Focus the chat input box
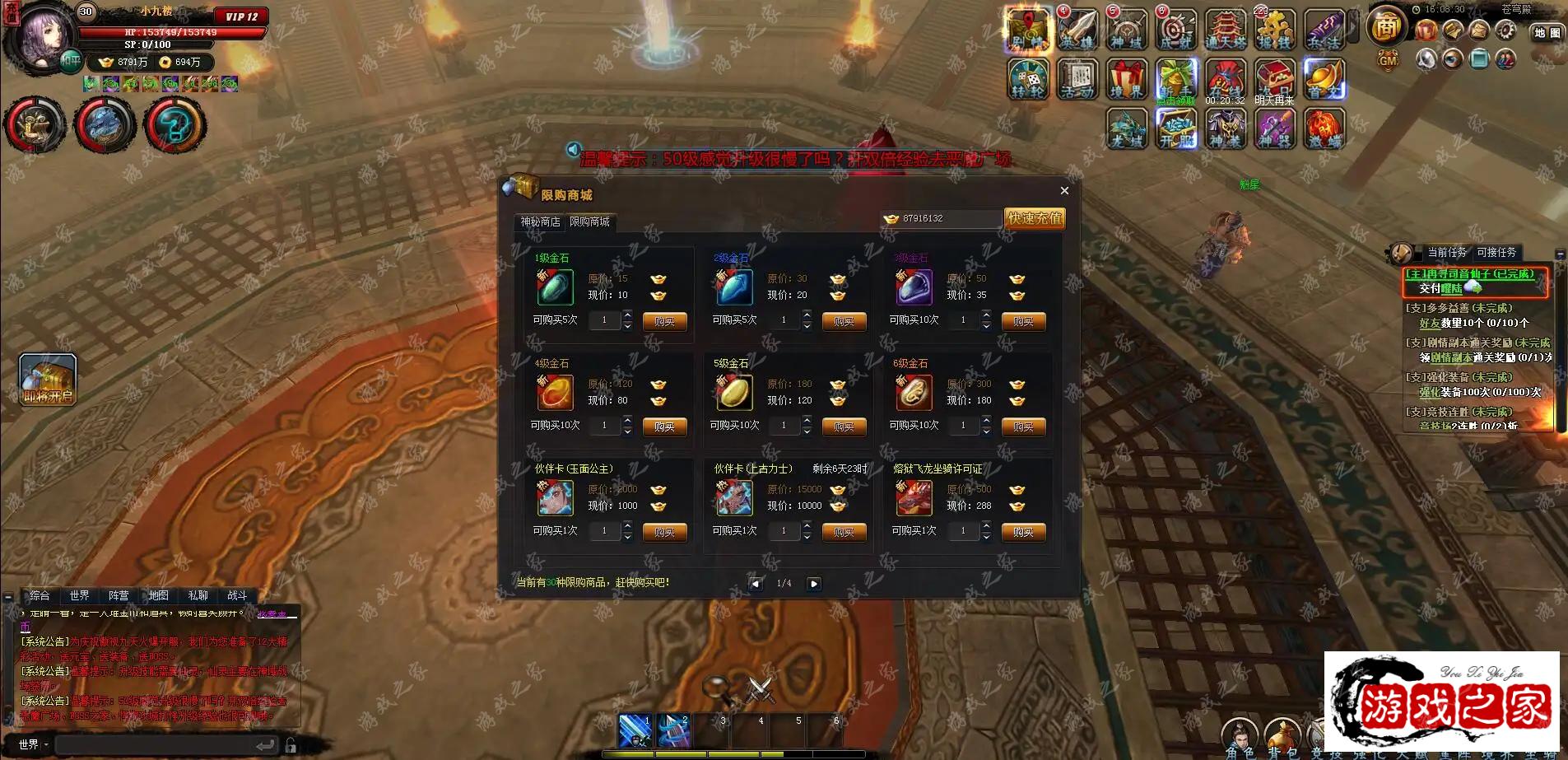Viewport: 1568px width, 760px height. 156,745
